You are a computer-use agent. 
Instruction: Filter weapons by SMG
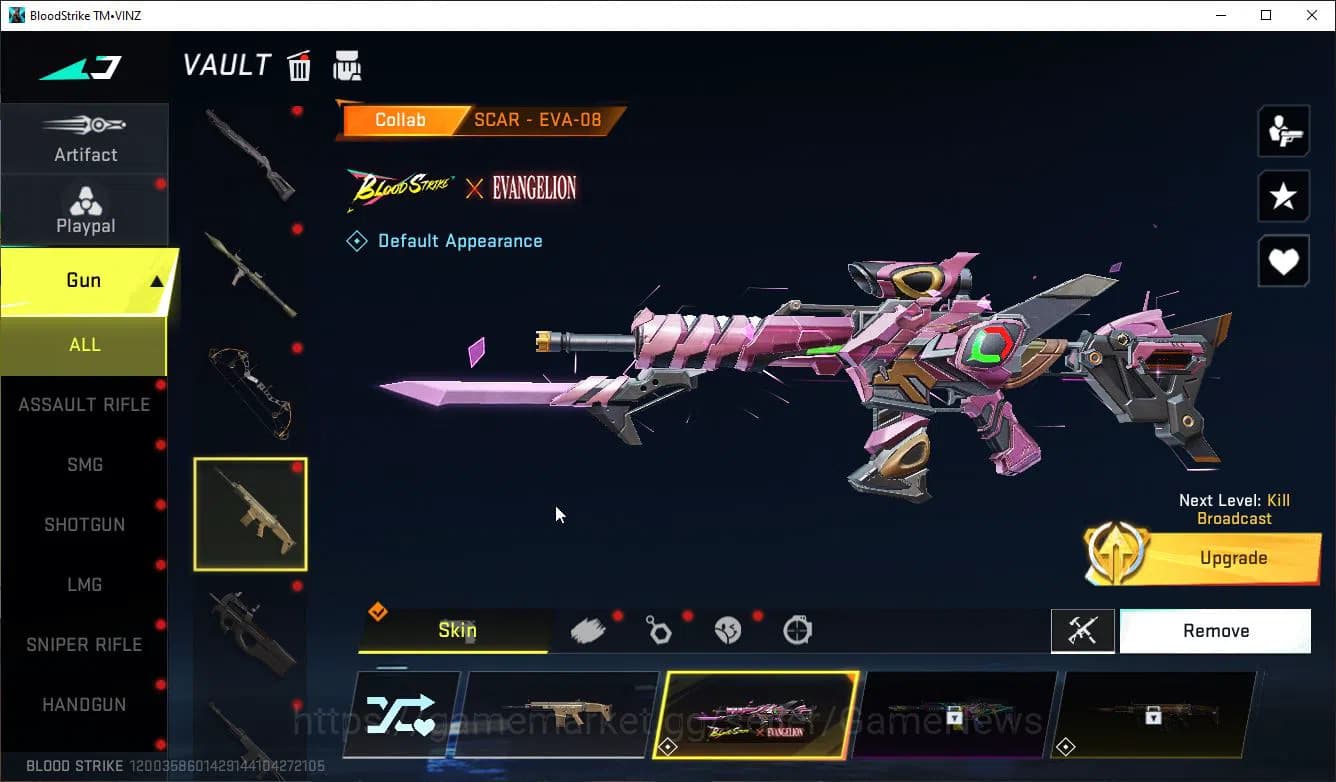pos(84,465)
